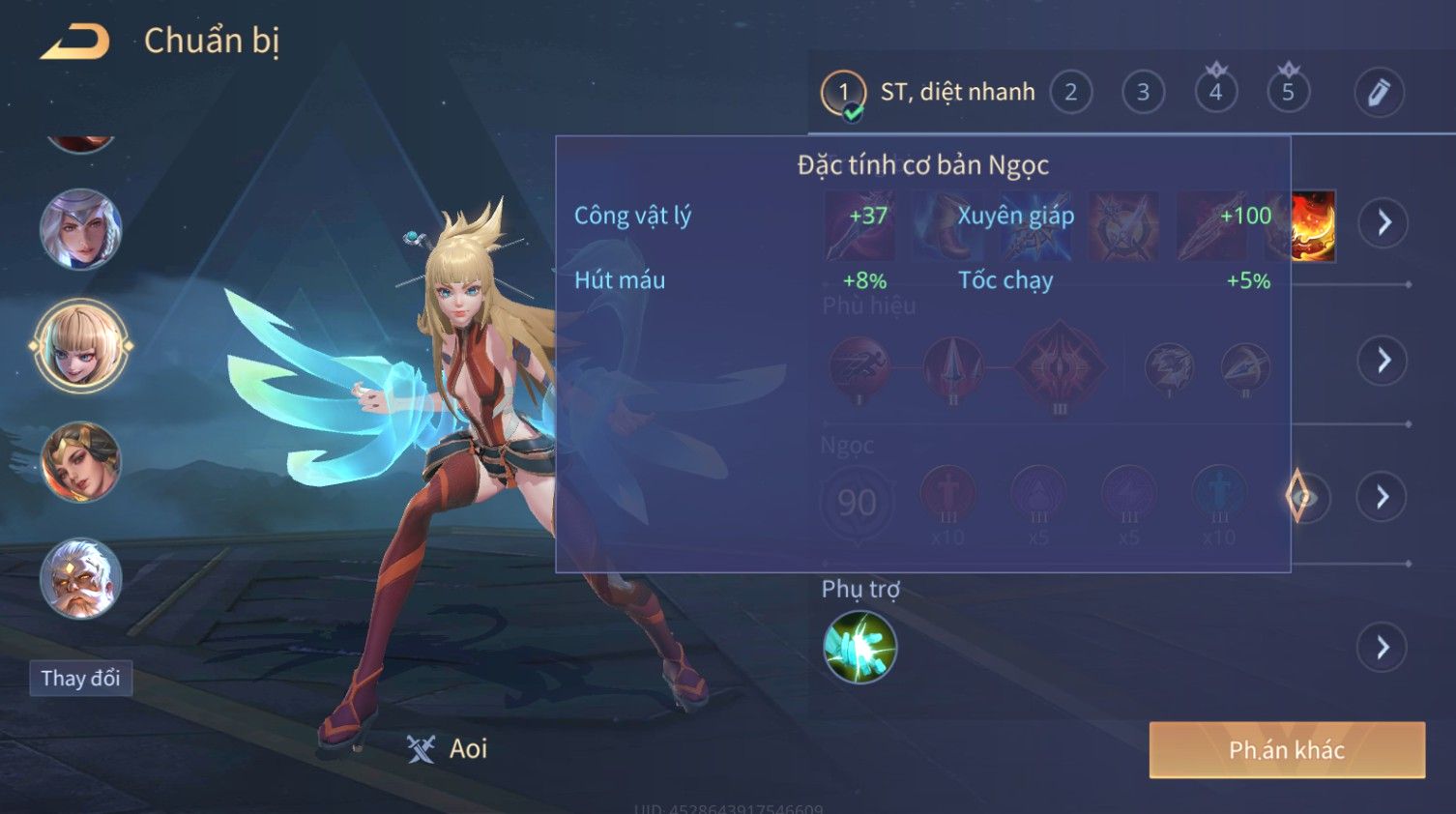Edit preset name with pencil icon
Image resolution: width=1456 pixels, height=814 pixels.
click(x=1379, y=93)
